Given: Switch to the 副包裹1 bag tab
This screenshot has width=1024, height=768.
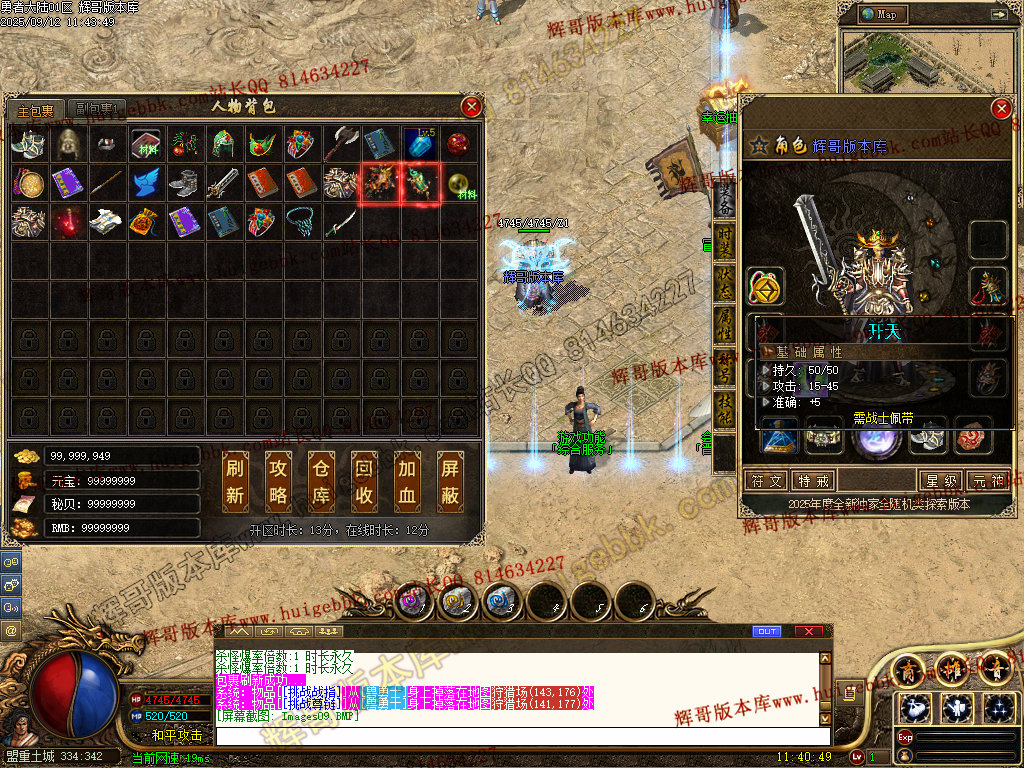Looking at the screenshot, I should 98,109.
